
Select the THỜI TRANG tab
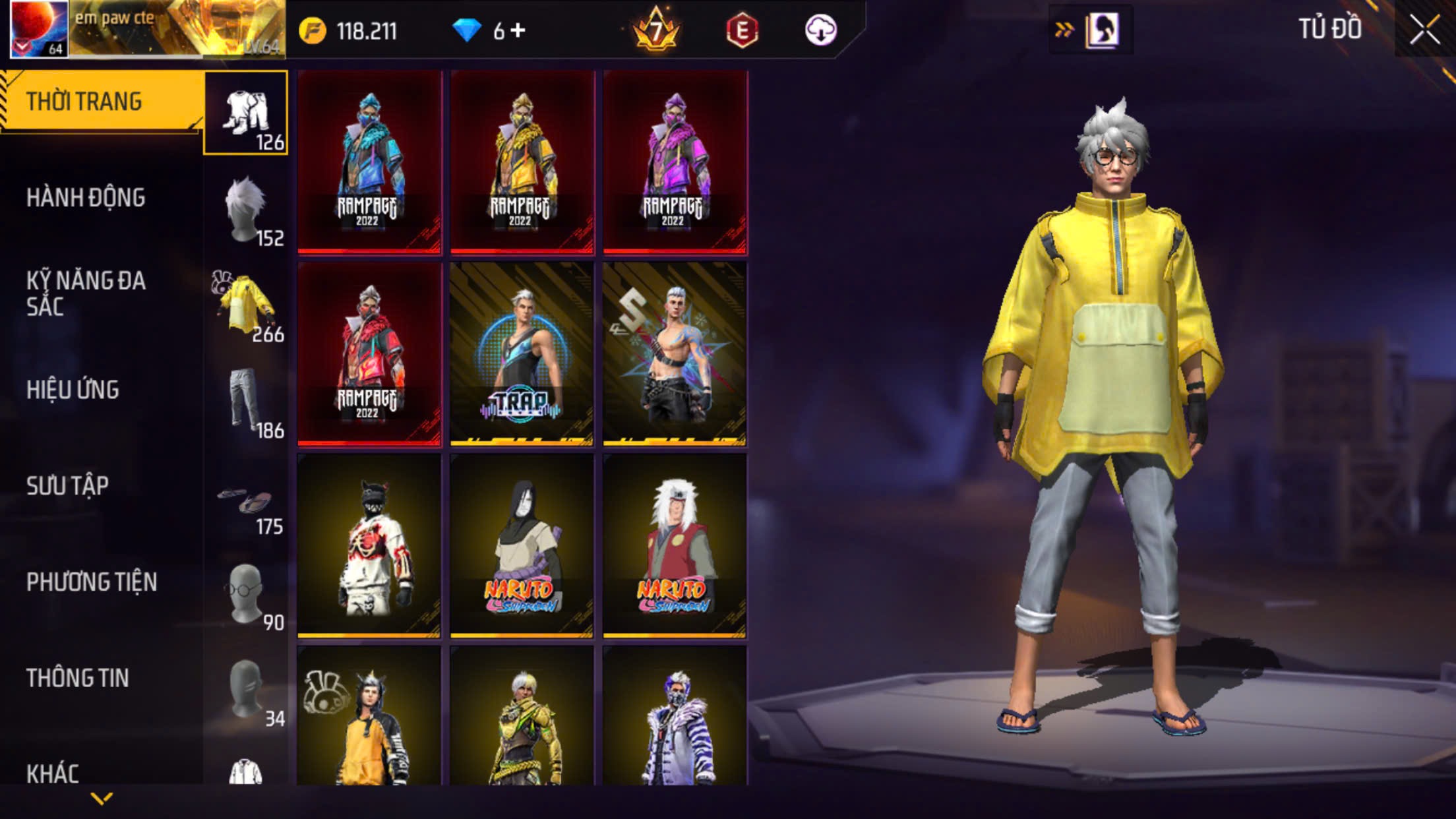(x=84, y=102)
